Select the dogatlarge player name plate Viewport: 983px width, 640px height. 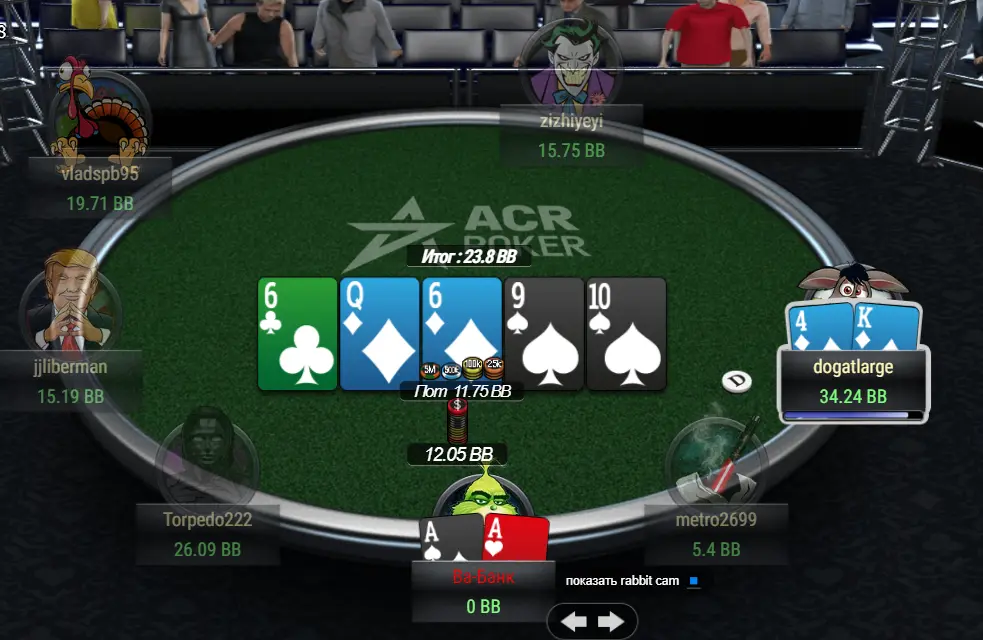(853, 381)
